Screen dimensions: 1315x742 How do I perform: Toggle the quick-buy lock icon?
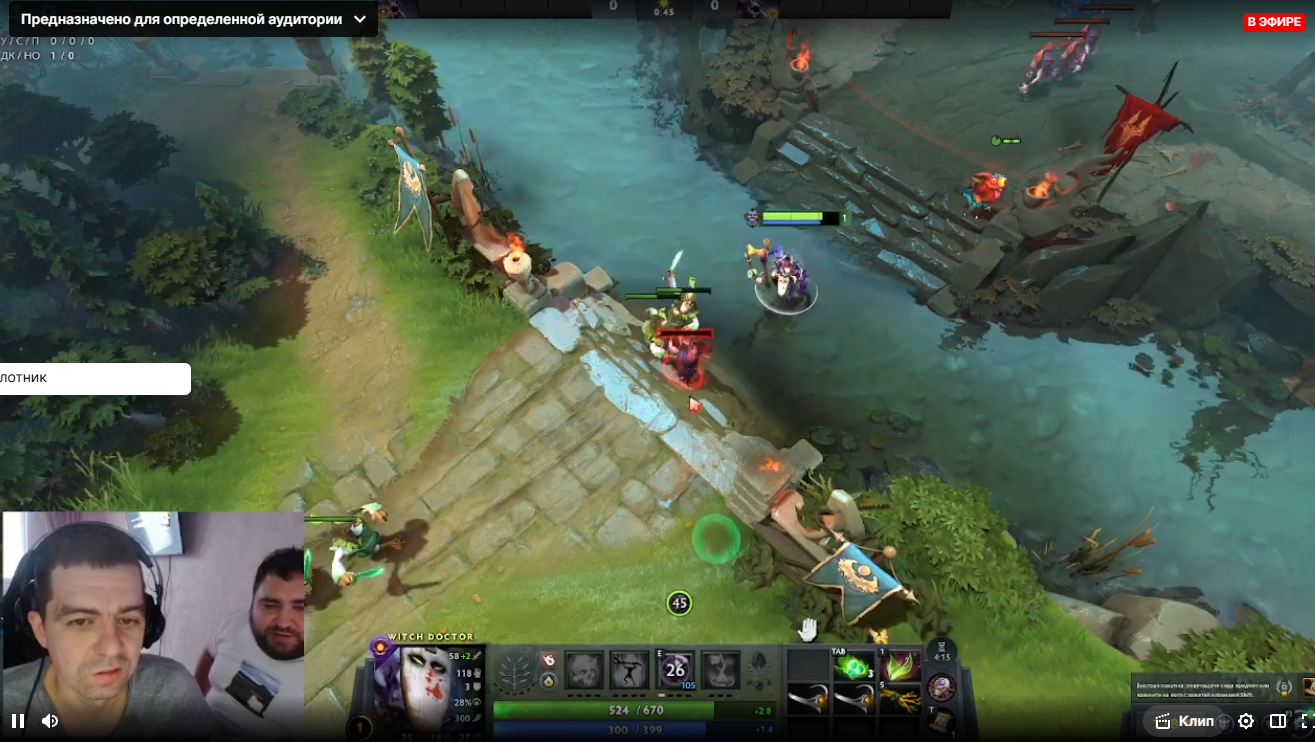pyautogui.click(x=1284, y=687)
